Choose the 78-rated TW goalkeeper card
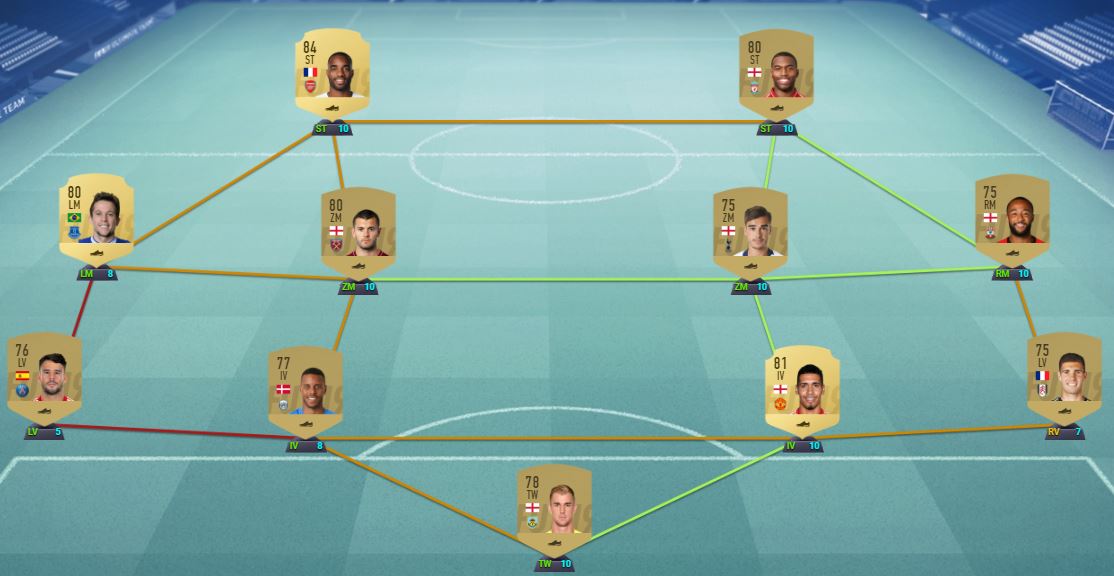 [x=554, y=508]
